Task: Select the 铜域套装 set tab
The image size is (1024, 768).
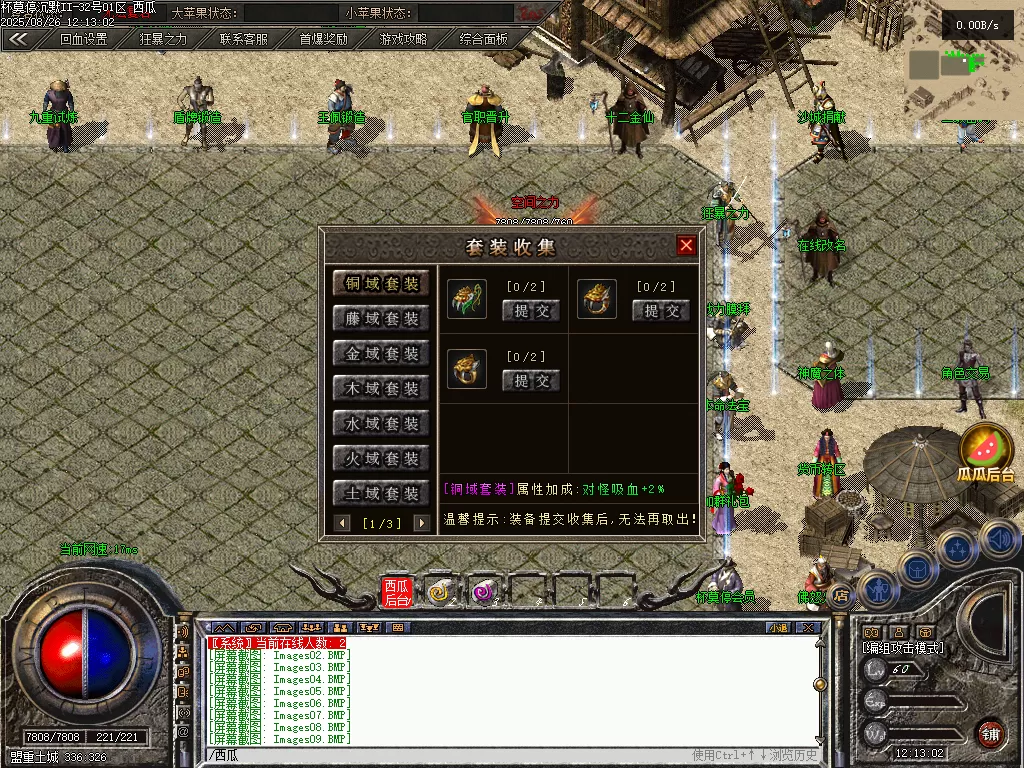Action: click(381, 284)
